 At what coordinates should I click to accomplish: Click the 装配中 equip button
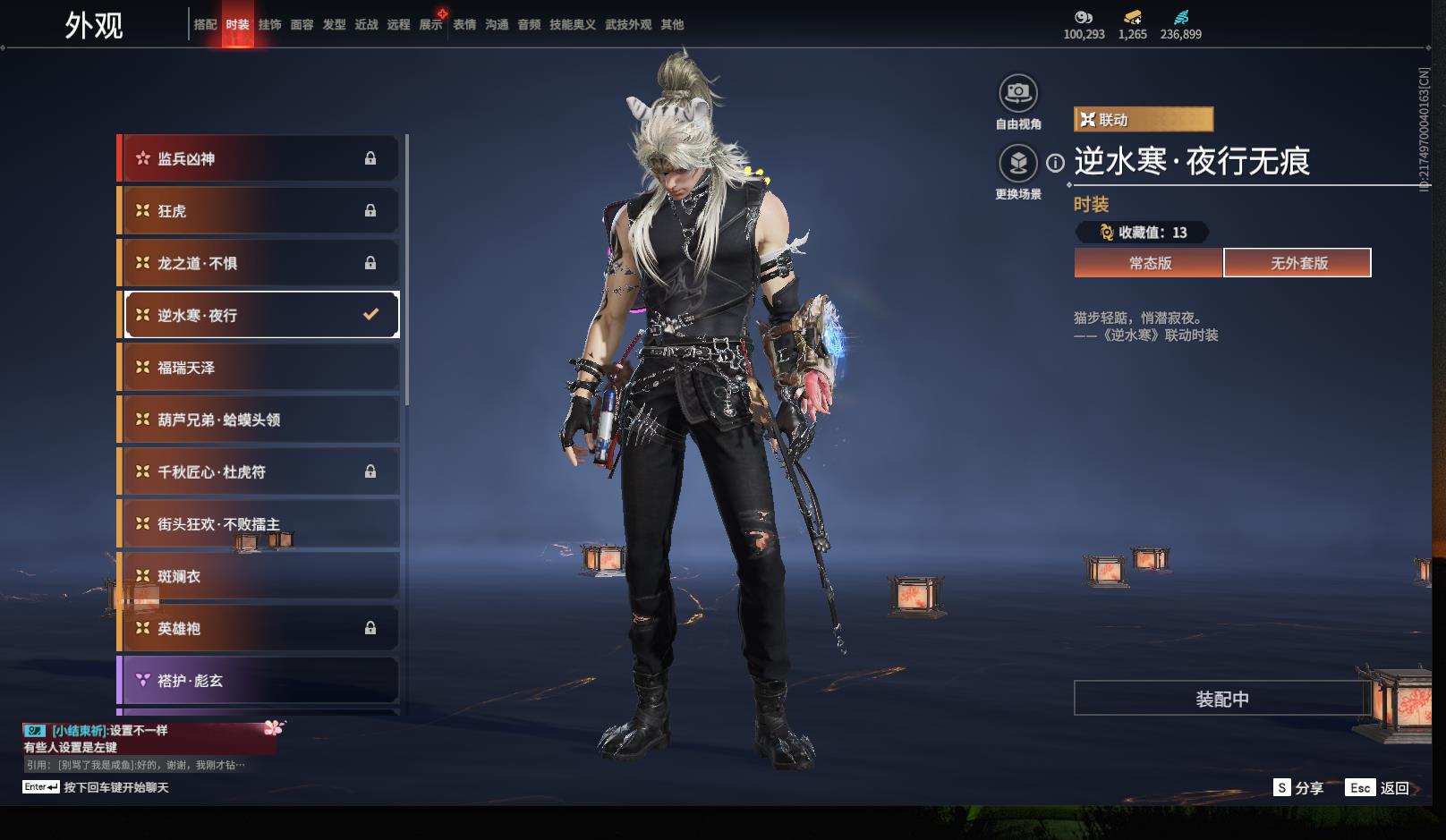[x=1221, y=699]
